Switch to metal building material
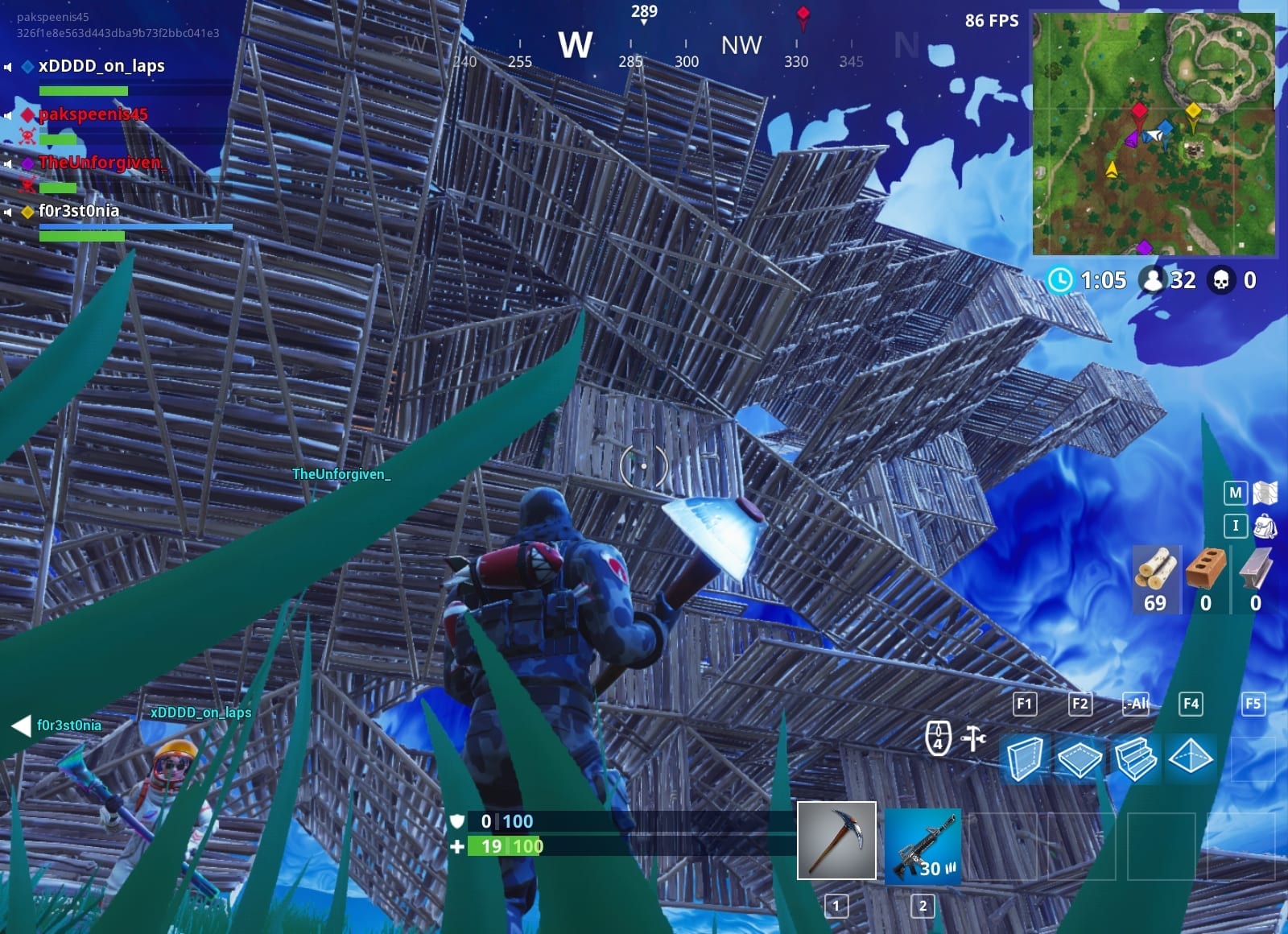1288x934 pixels. point(1255,578)
